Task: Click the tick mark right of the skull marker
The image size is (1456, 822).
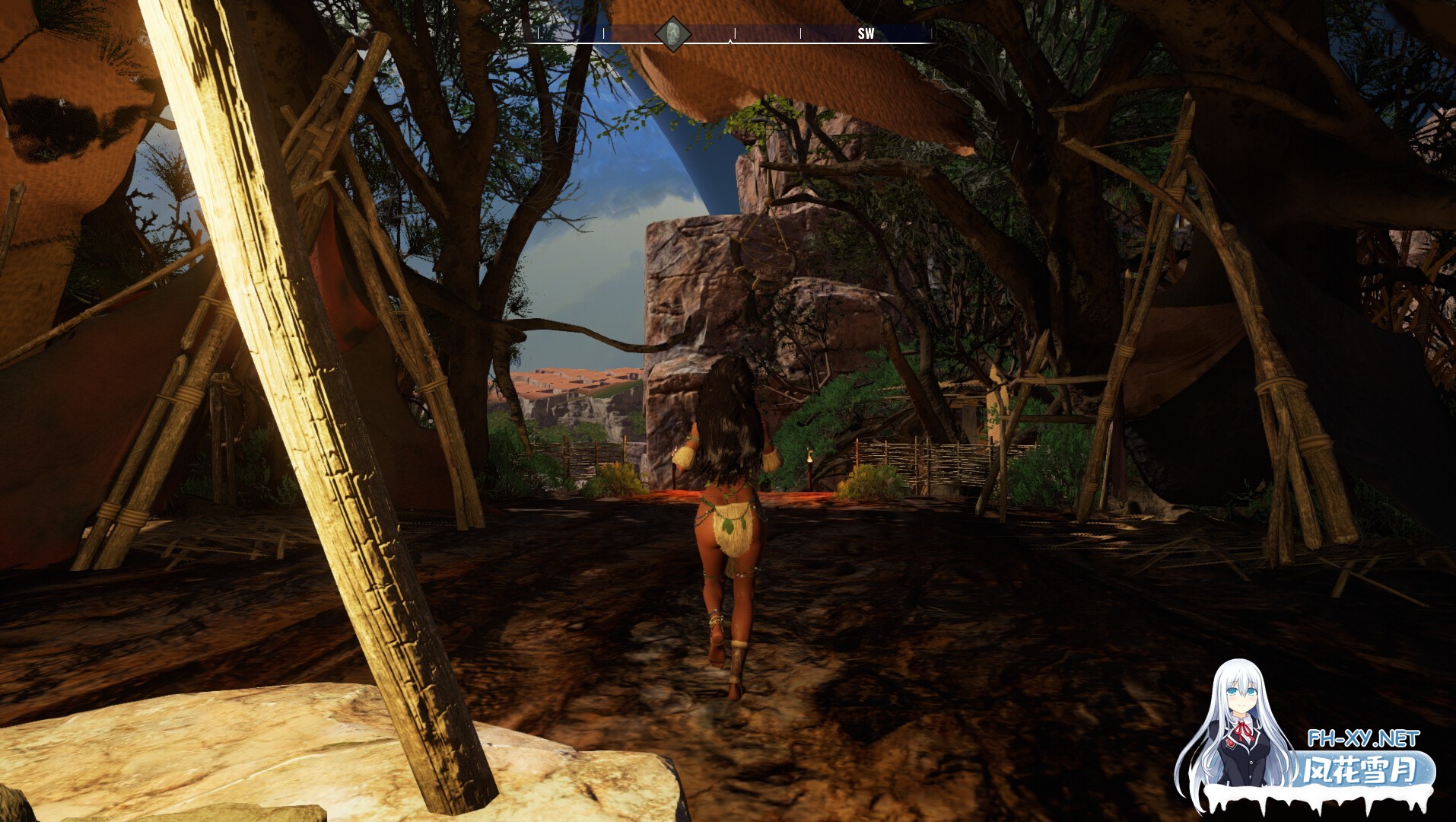Action: [x=734, y=33]
